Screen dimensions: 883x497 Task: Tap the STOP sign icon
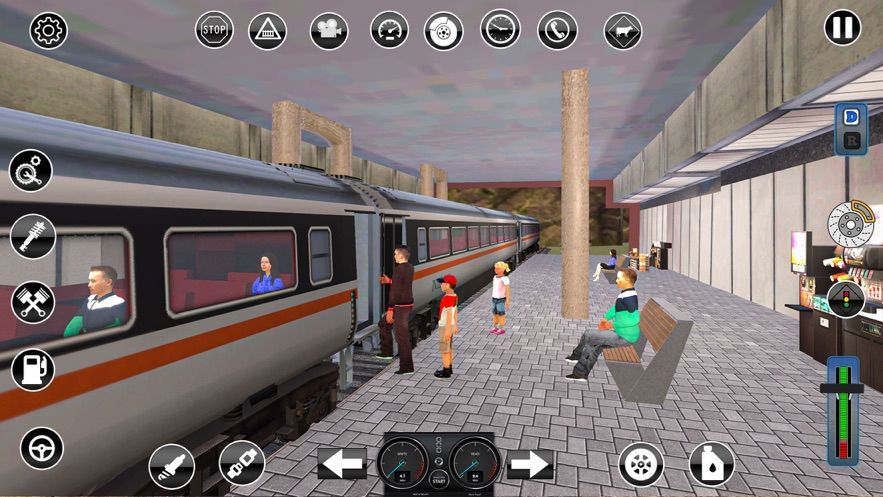tap(214, 30)
